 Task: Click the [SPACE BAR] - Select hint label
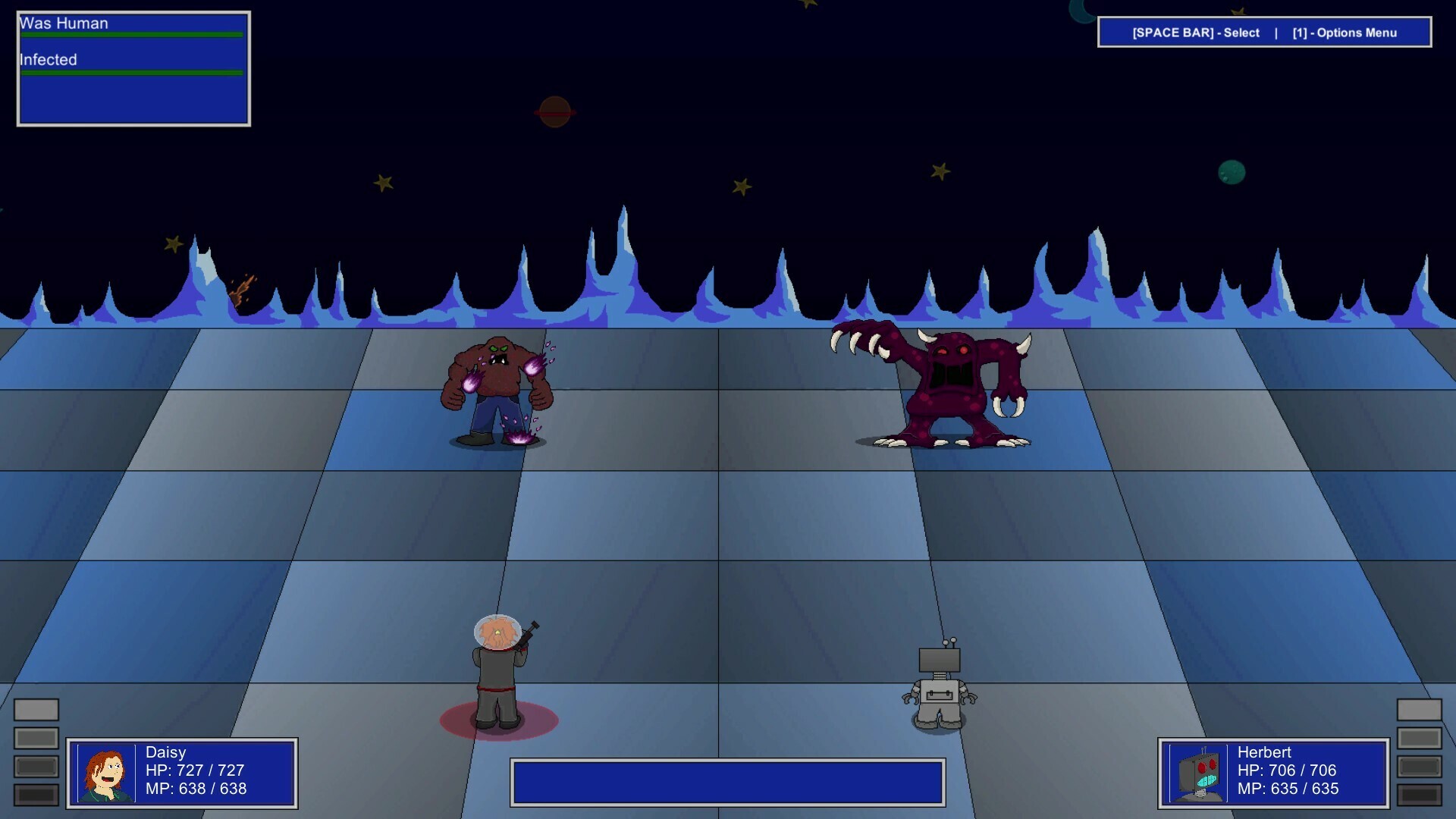pos(1194,33)
